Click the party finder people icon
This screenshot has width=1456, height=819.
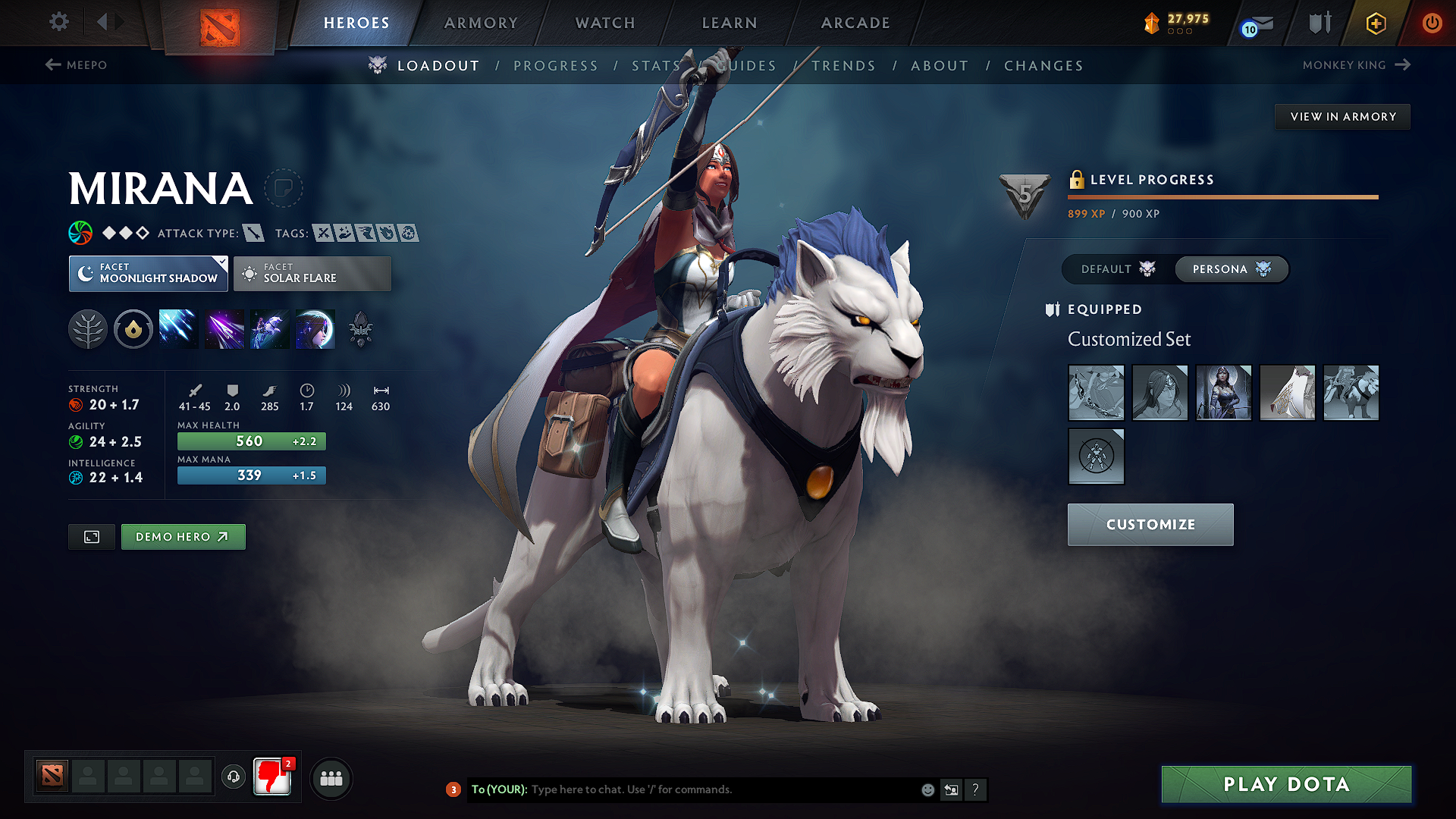pos(331,778)
